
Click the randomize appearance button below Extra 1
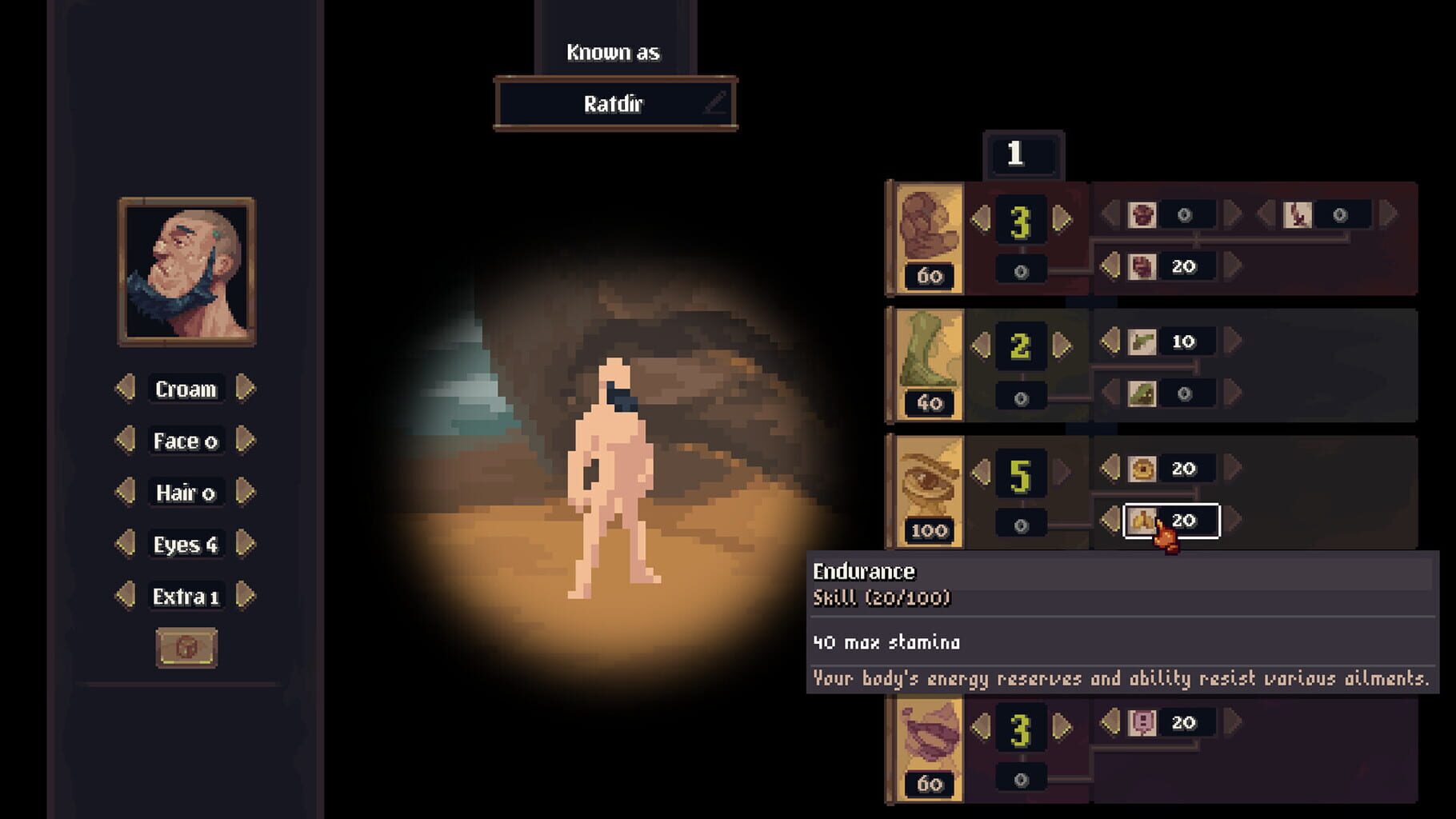[x=186, y=649]
